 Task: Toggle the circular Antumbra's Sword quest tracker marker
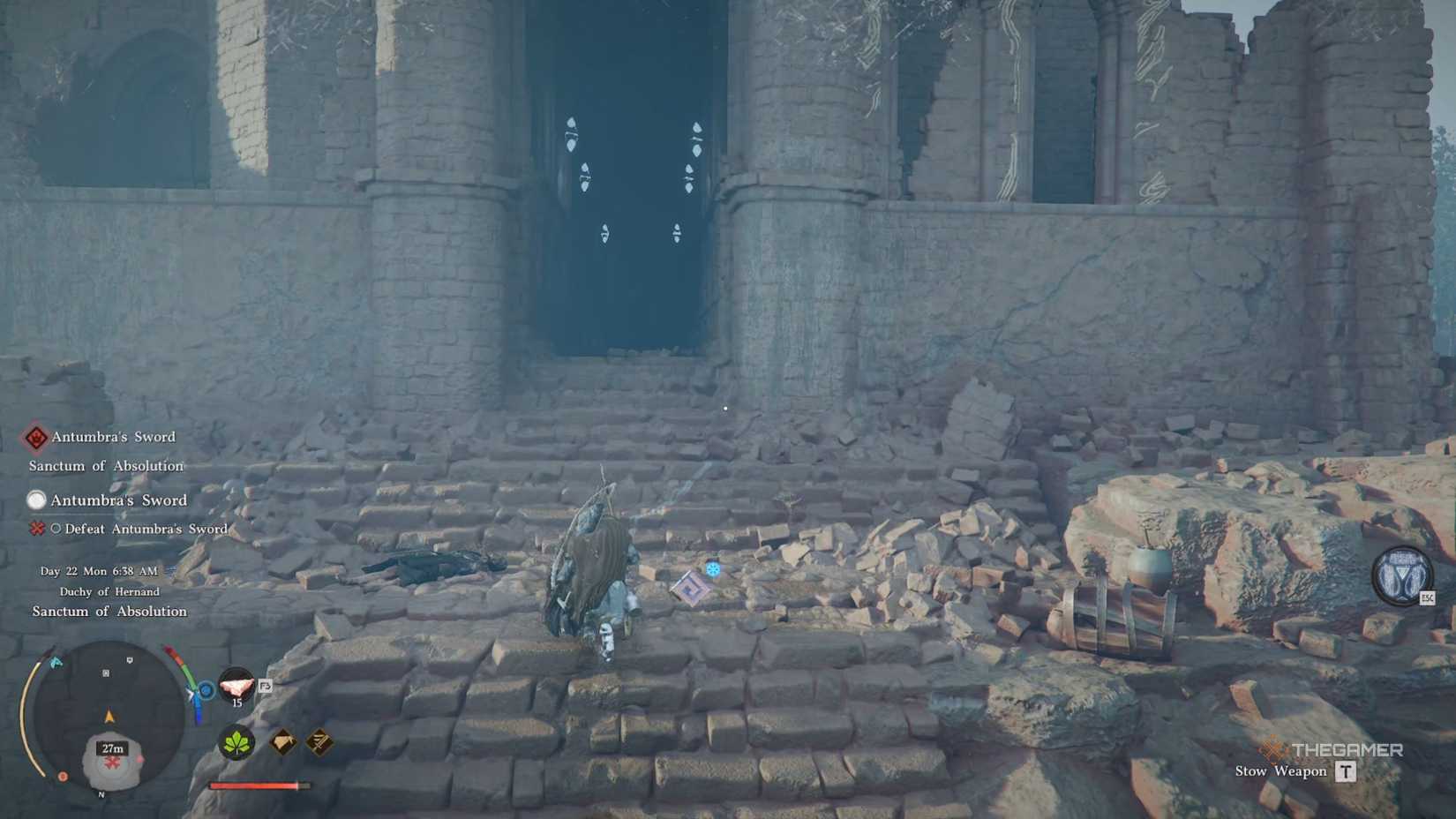[x=39, y=500]
